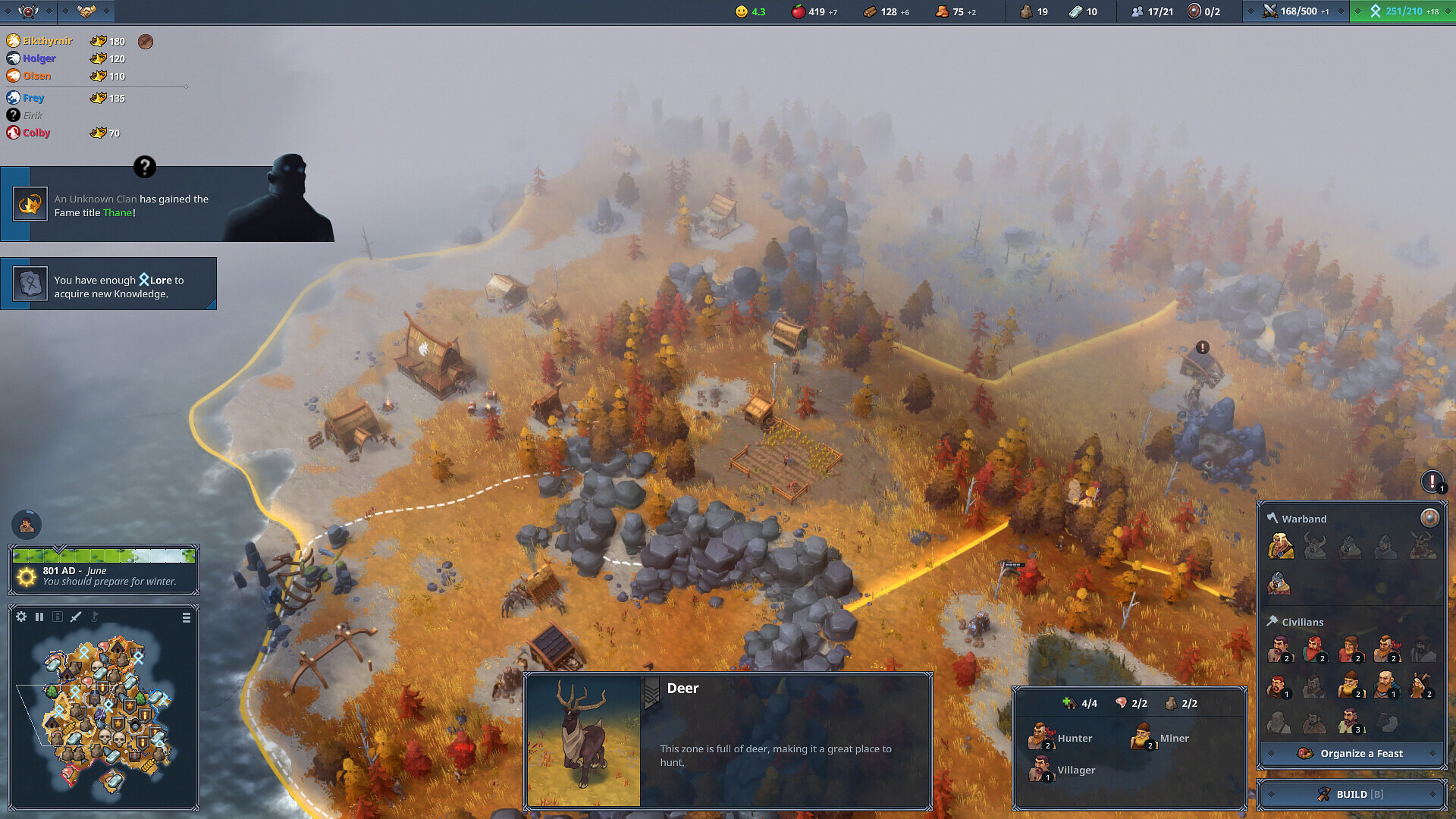Click the sword military icon above the minimap

[75, 617]
